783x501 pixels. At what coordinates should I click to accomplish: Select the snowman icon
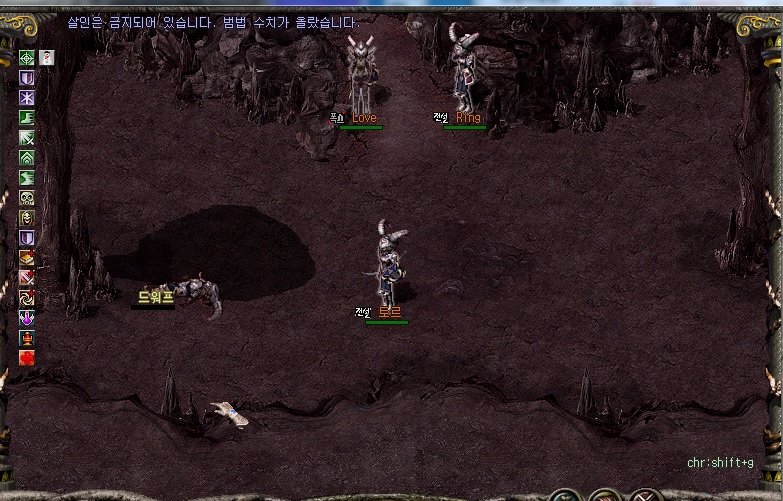[x=47, y=58]
